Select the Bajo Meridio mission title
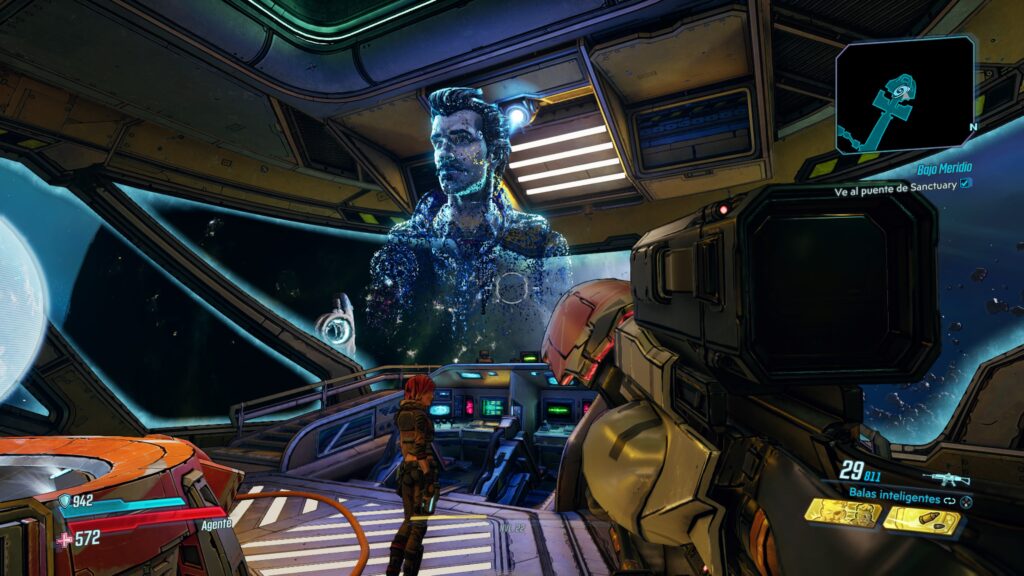 point(944,168)
